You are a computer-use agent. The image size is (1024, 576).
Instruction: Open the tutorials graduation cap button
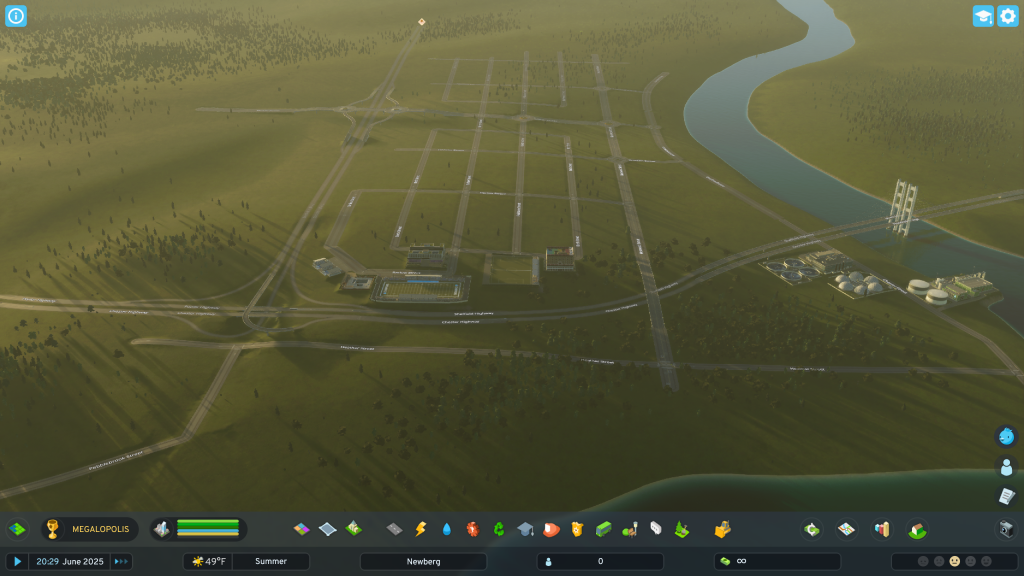(x=983, y=16)
